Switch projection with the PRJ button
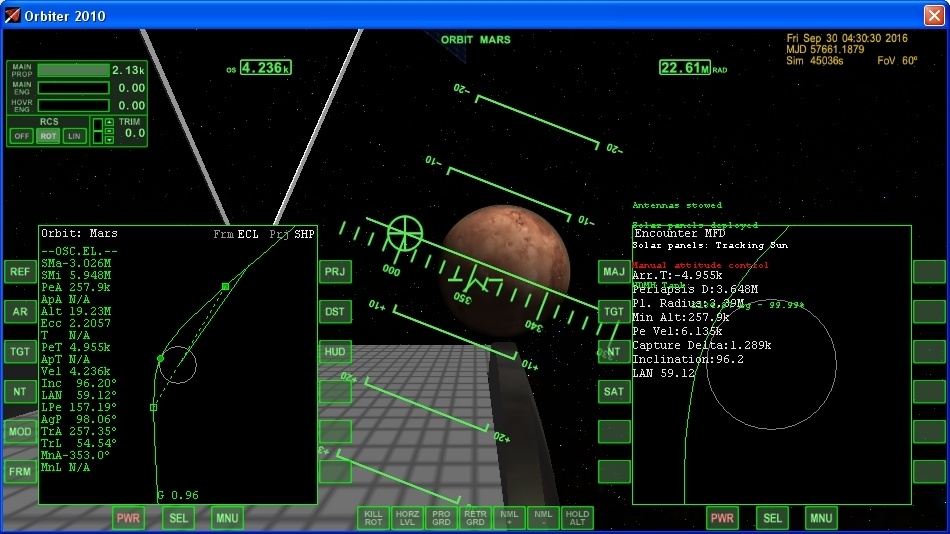Screen dimensions: 950x534 click(x=335, y=272)
